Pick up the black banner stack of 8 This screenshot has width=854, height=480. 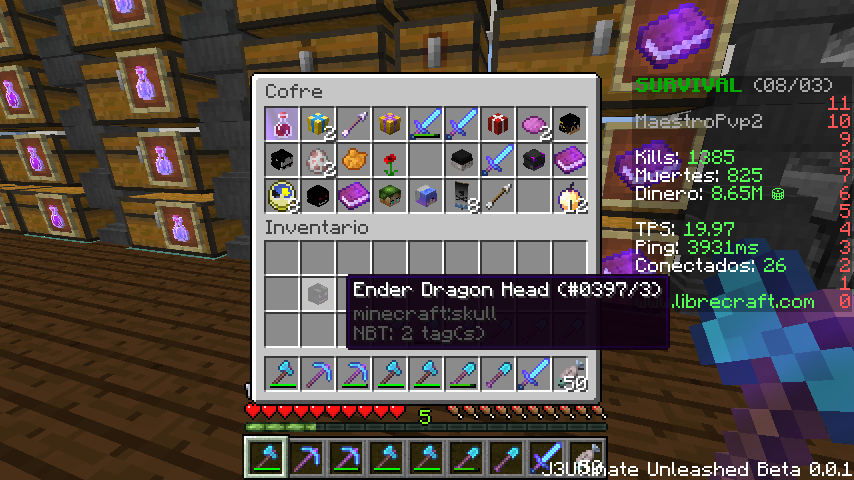pyautogui.click(x=463, y=196)
